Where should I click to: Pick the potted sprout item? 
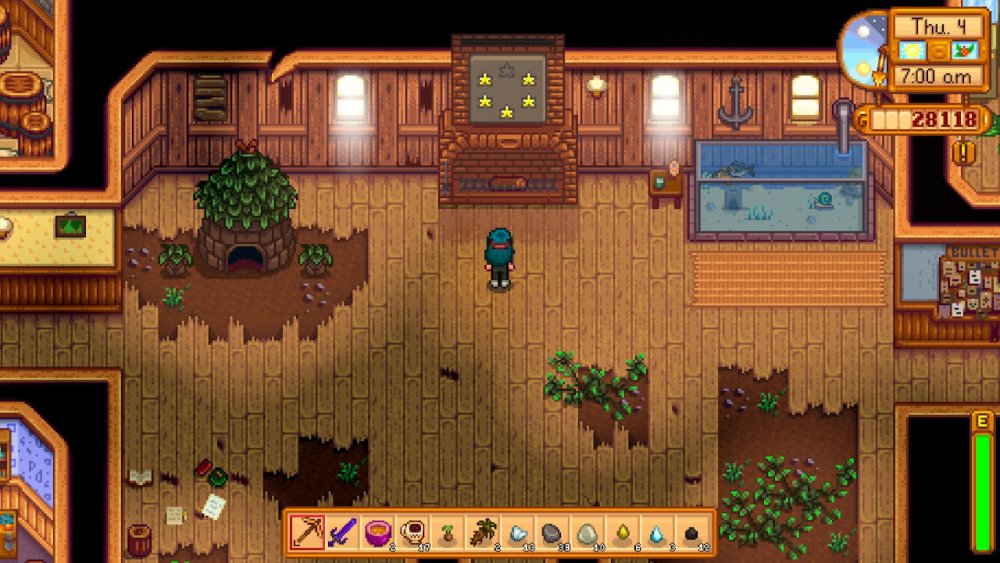[447, 532]
